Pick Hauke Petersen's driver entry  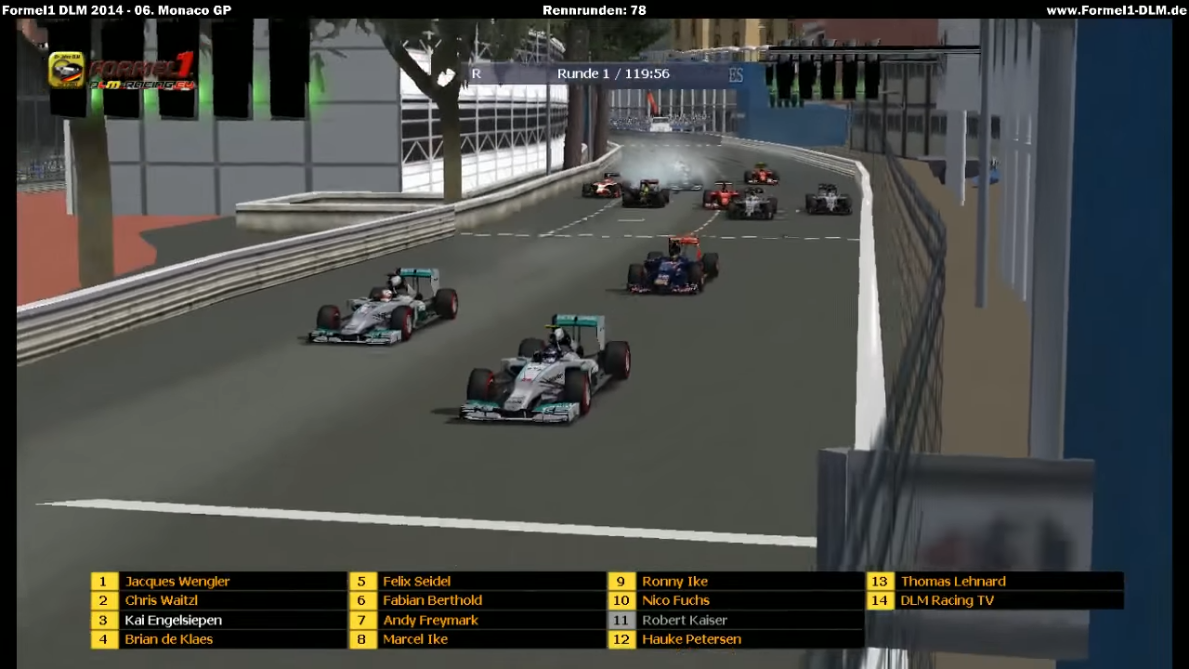(691, 639)
